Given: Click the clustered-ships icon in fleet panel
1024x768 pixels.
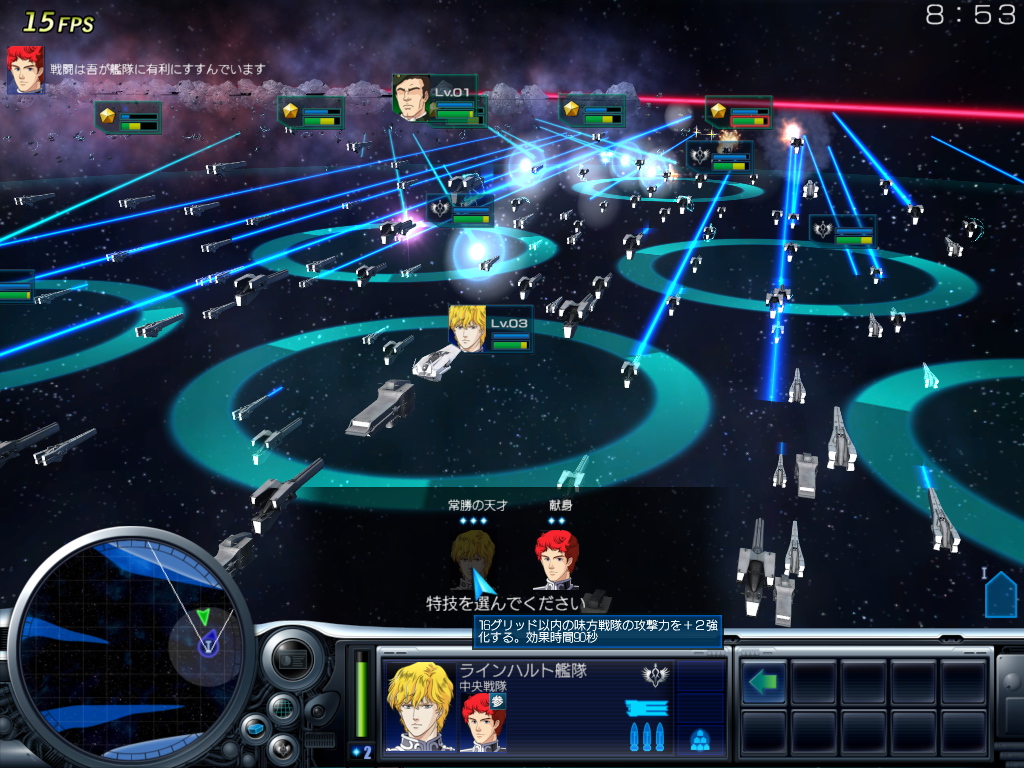Looking at the screenshot, I should (x=700, y=741).
